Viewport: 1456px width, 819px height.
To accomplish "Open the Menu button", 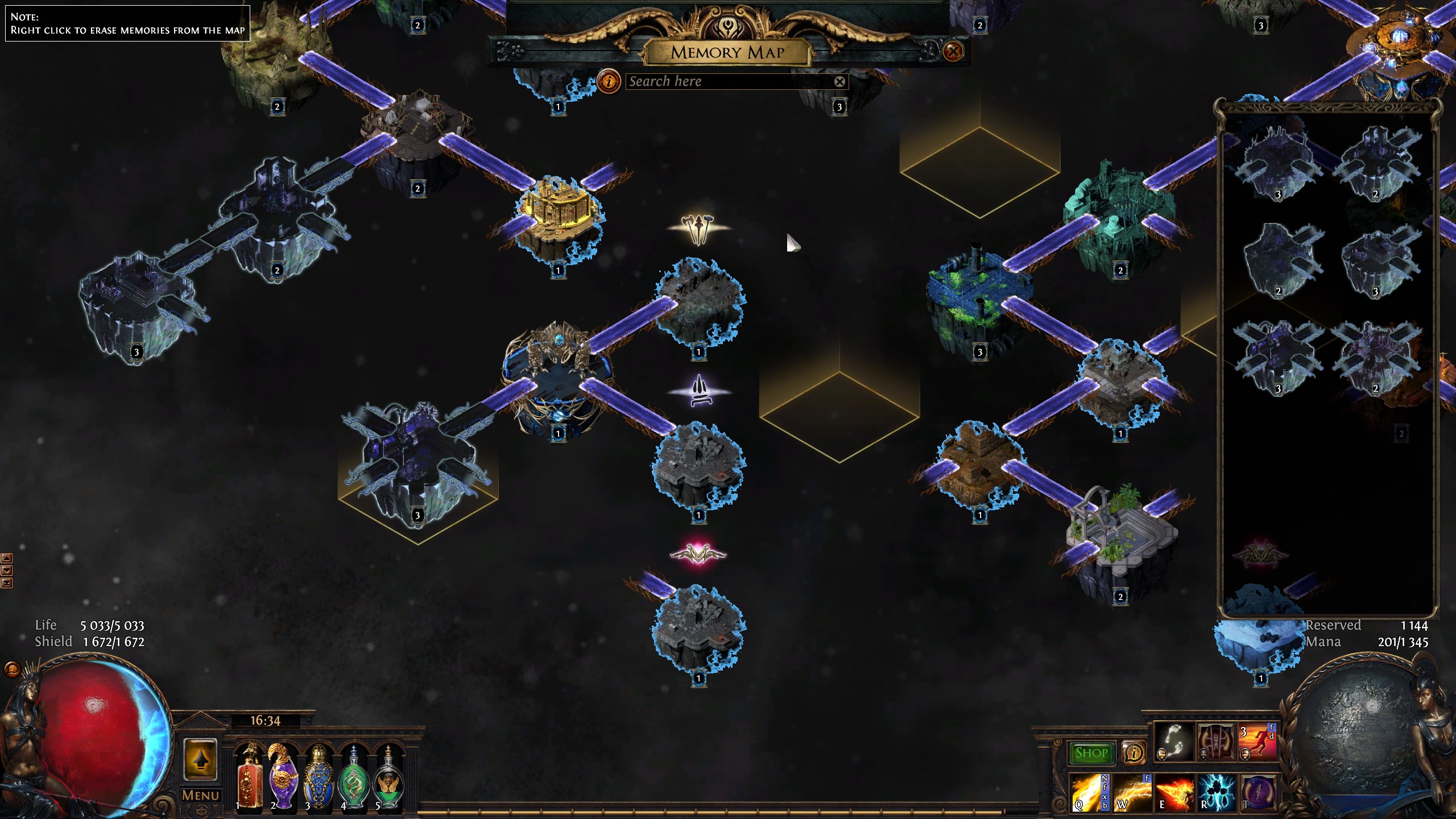I will [200, 795].
